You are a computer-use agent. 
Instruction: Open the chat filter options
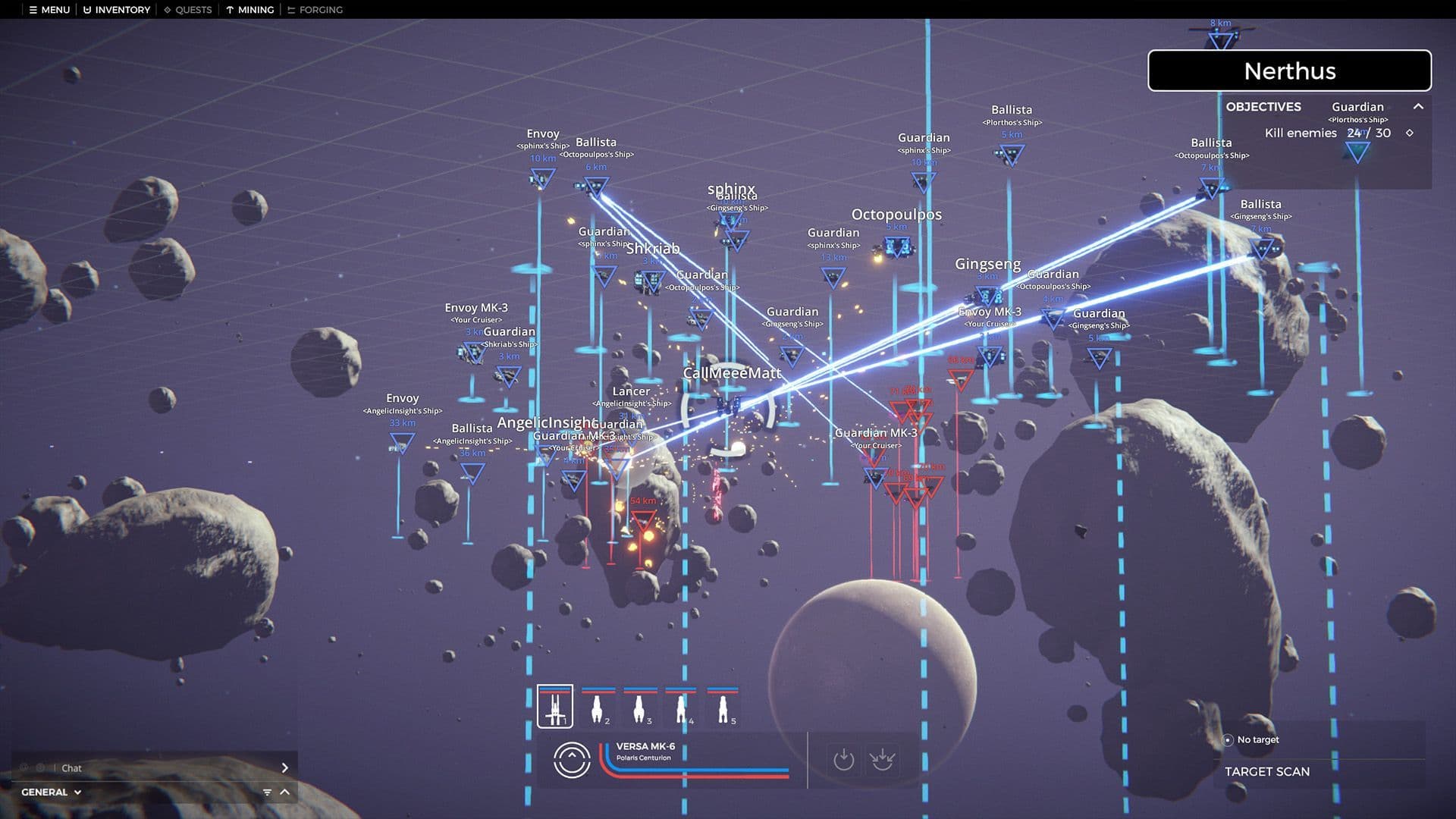coord(267,792)
